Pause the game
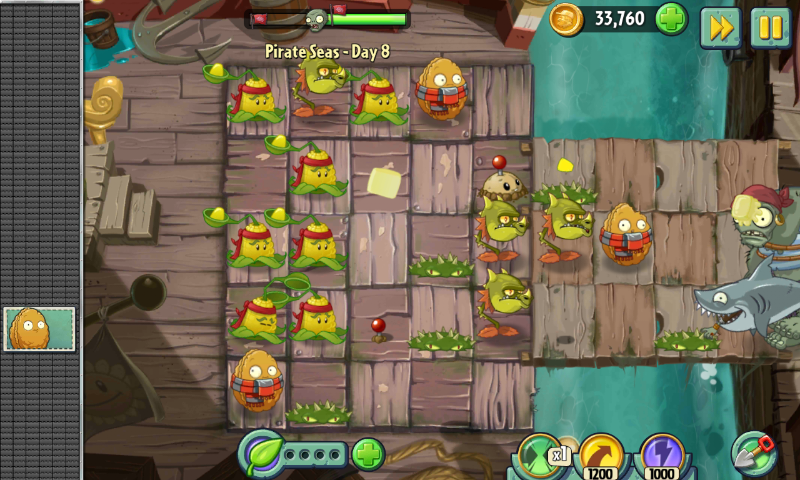The height and width of the screenshot is (480, 800). [769, 27]
